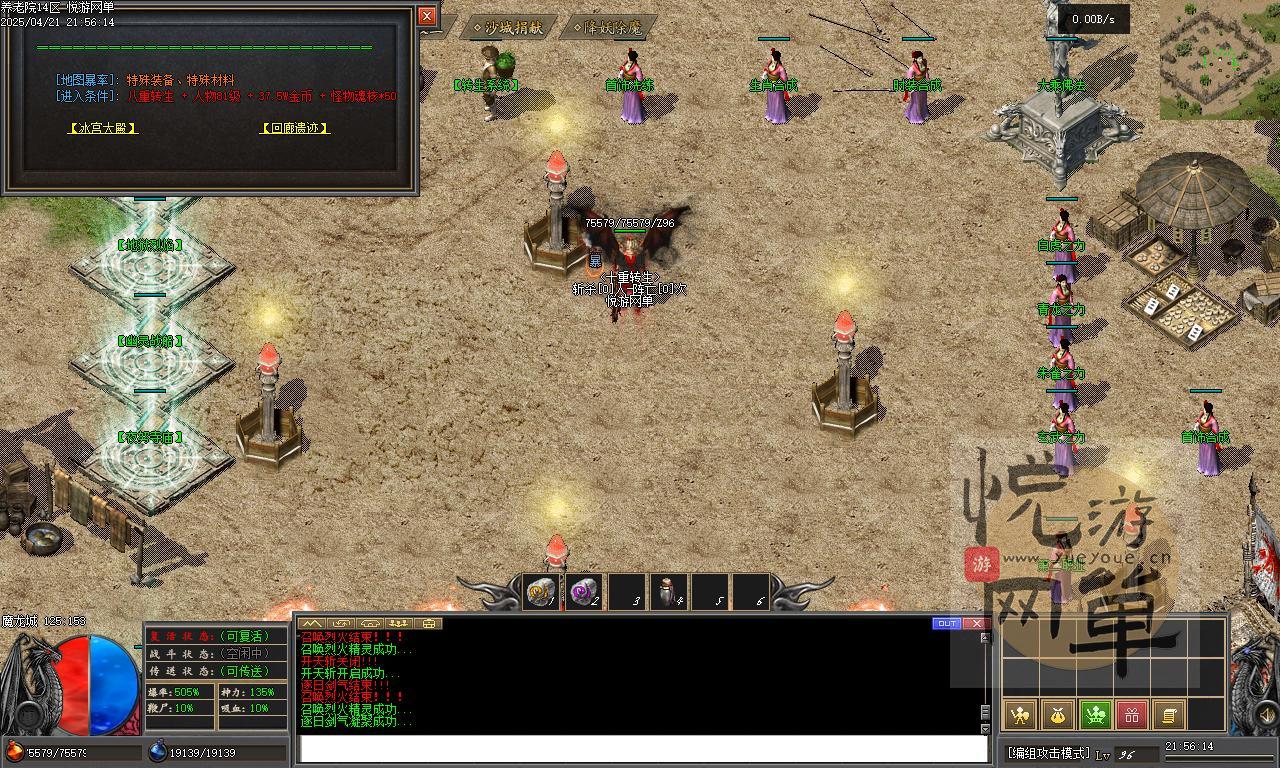This screenshot has width=1280, height=768.
Task: Click the blue OUT button
Action: tap(946, 623)
